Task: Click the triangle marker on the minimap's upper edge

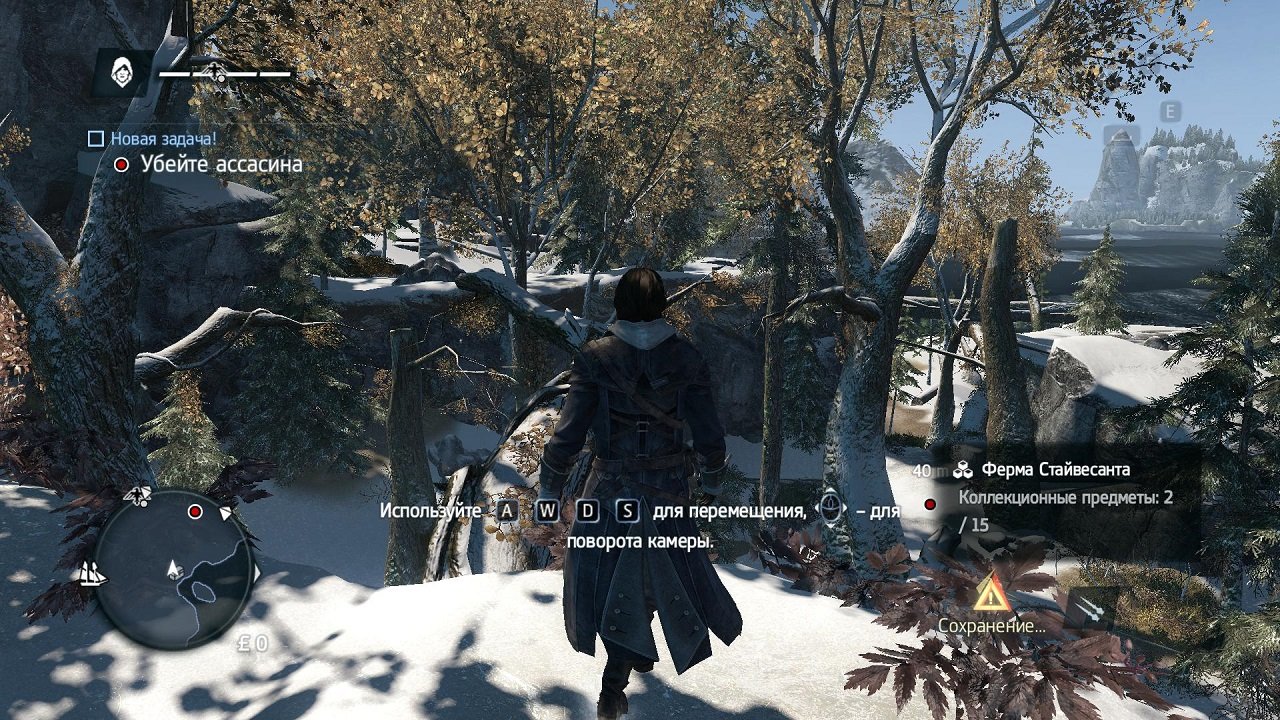Action: pyautogui.click(x=225, y=513)
